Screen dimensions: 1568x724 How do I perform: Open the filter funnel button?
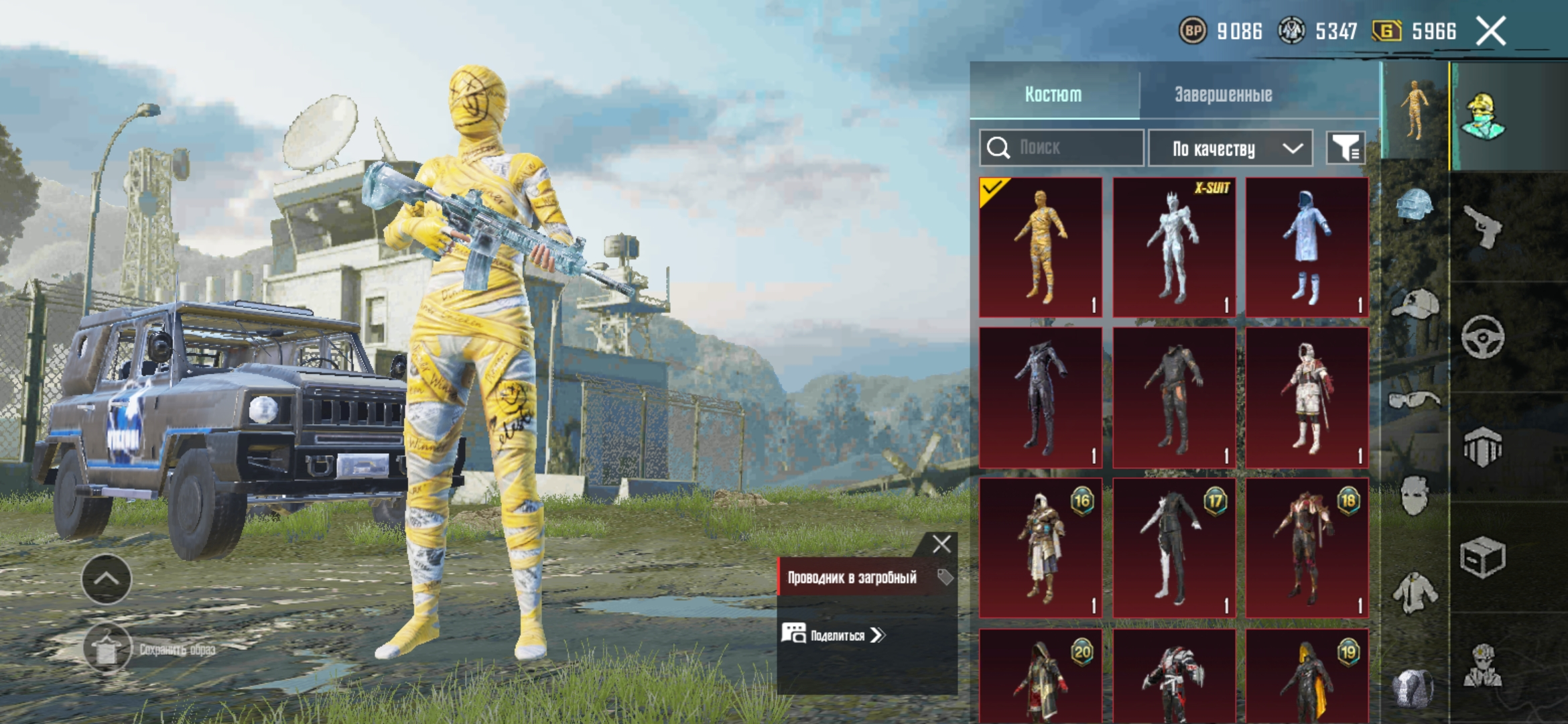pos(1345,147)
